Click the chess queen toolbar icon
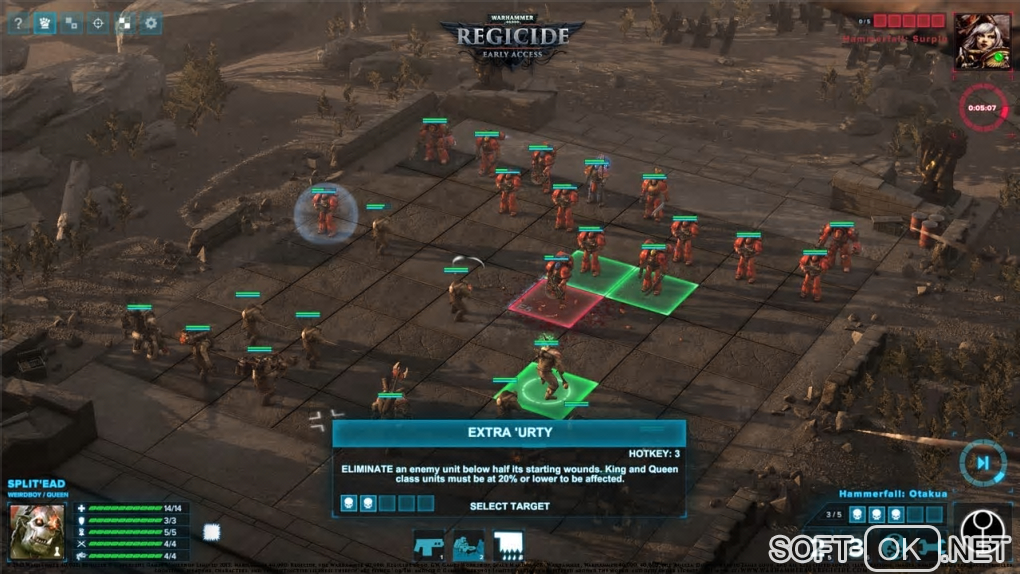The height and width of the screenshot is (574, 1020). tap(44, 23)
